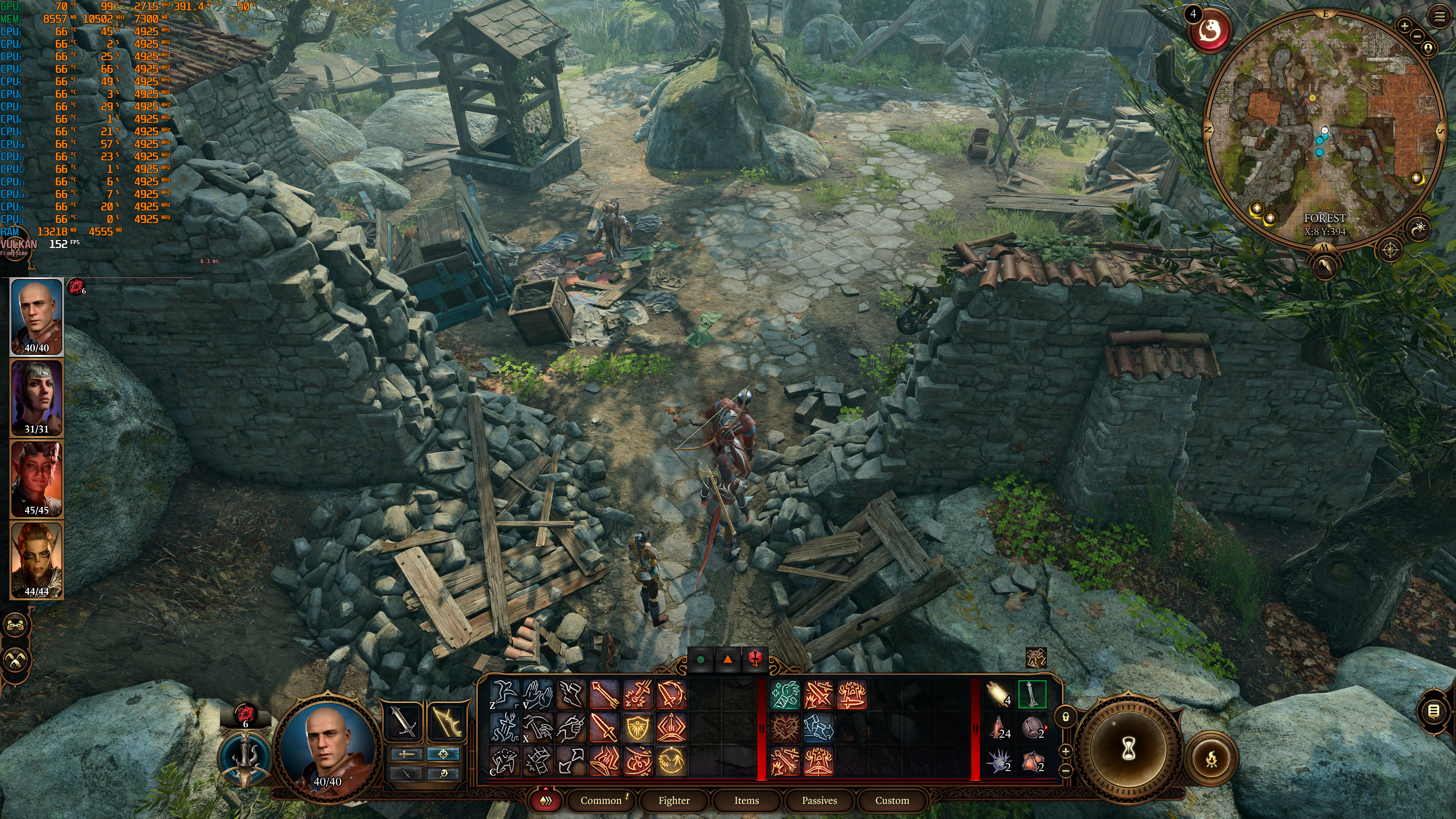Switch to the Fighter hotbar tab
The image size is (1456, 819).
click(674, 800)
